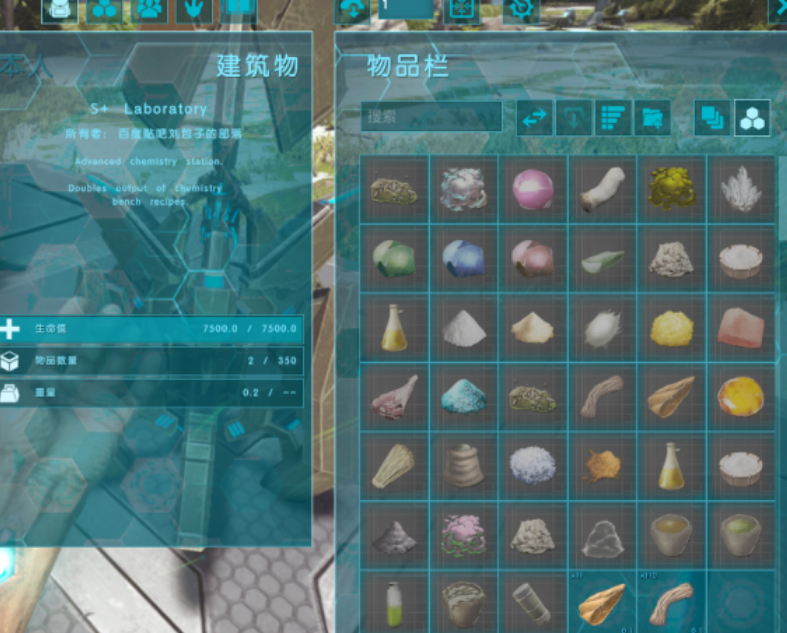This screenshot has width=787, height=633.
Task: Click the inventory search field
Action: 431,116
